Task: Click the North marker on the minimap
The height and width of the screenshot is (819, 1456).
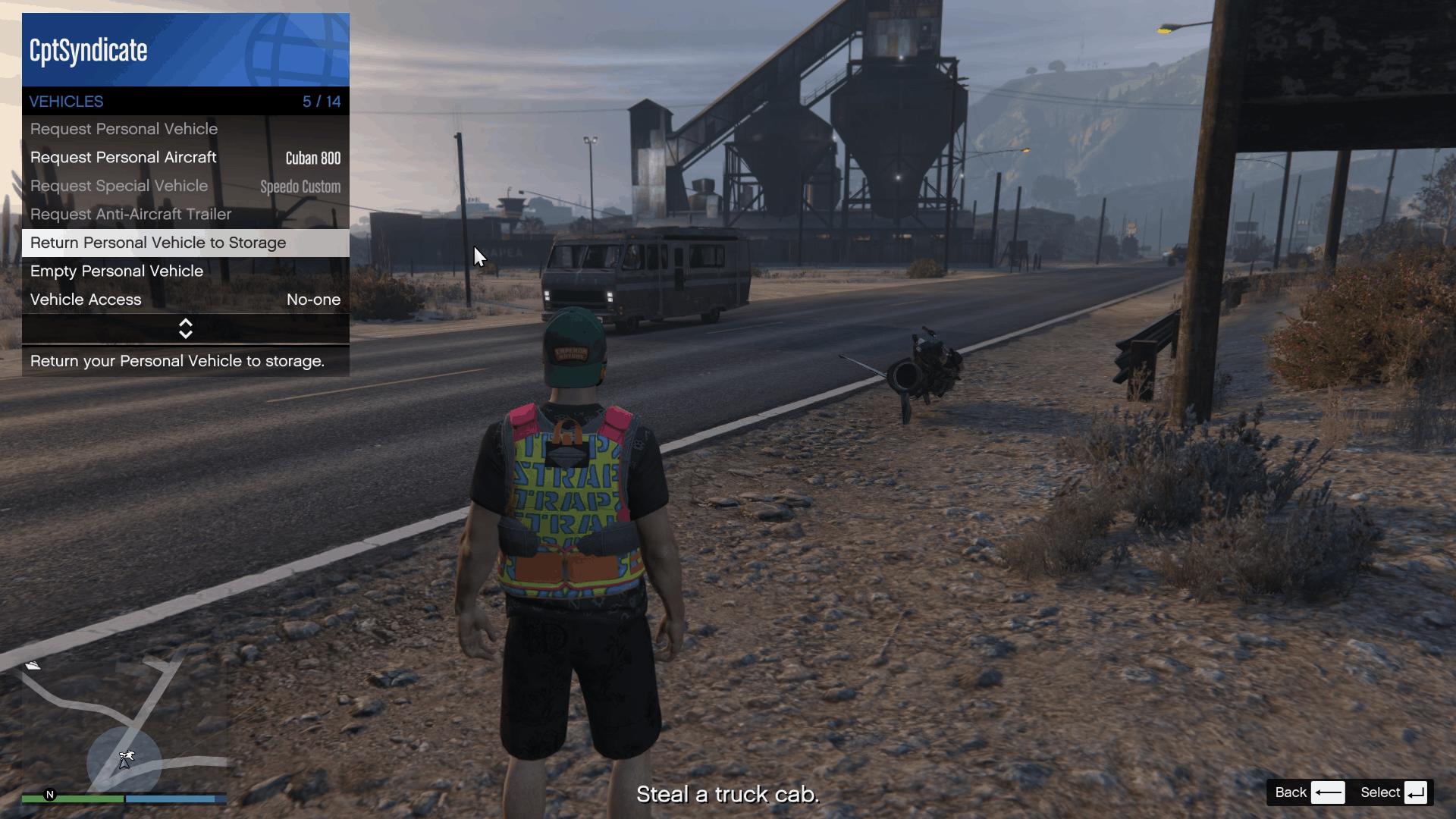Action: (48, 793)
